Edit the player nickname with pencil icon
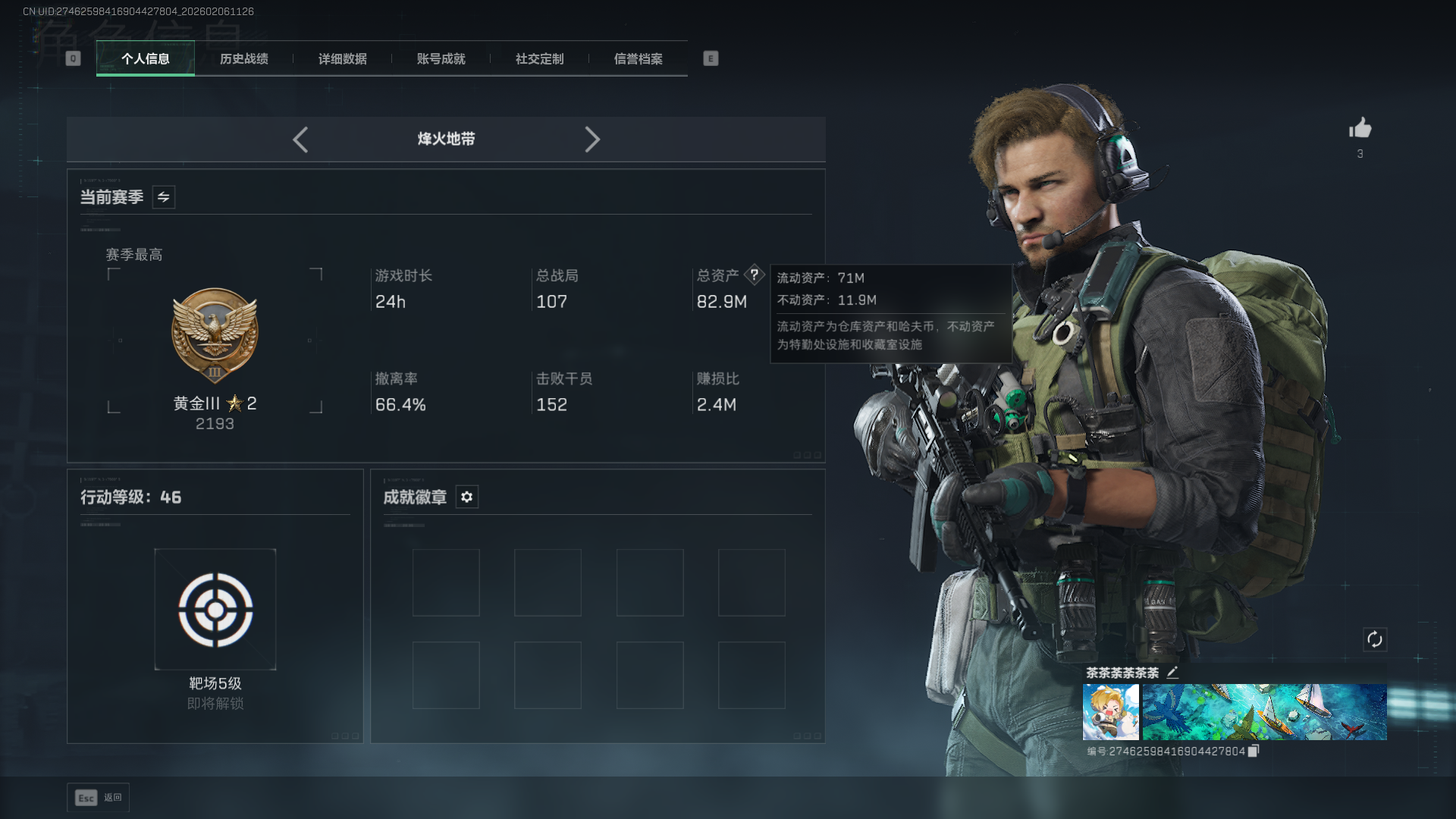The height and width of the screenshot is (819, 1456). point(1172,673)
